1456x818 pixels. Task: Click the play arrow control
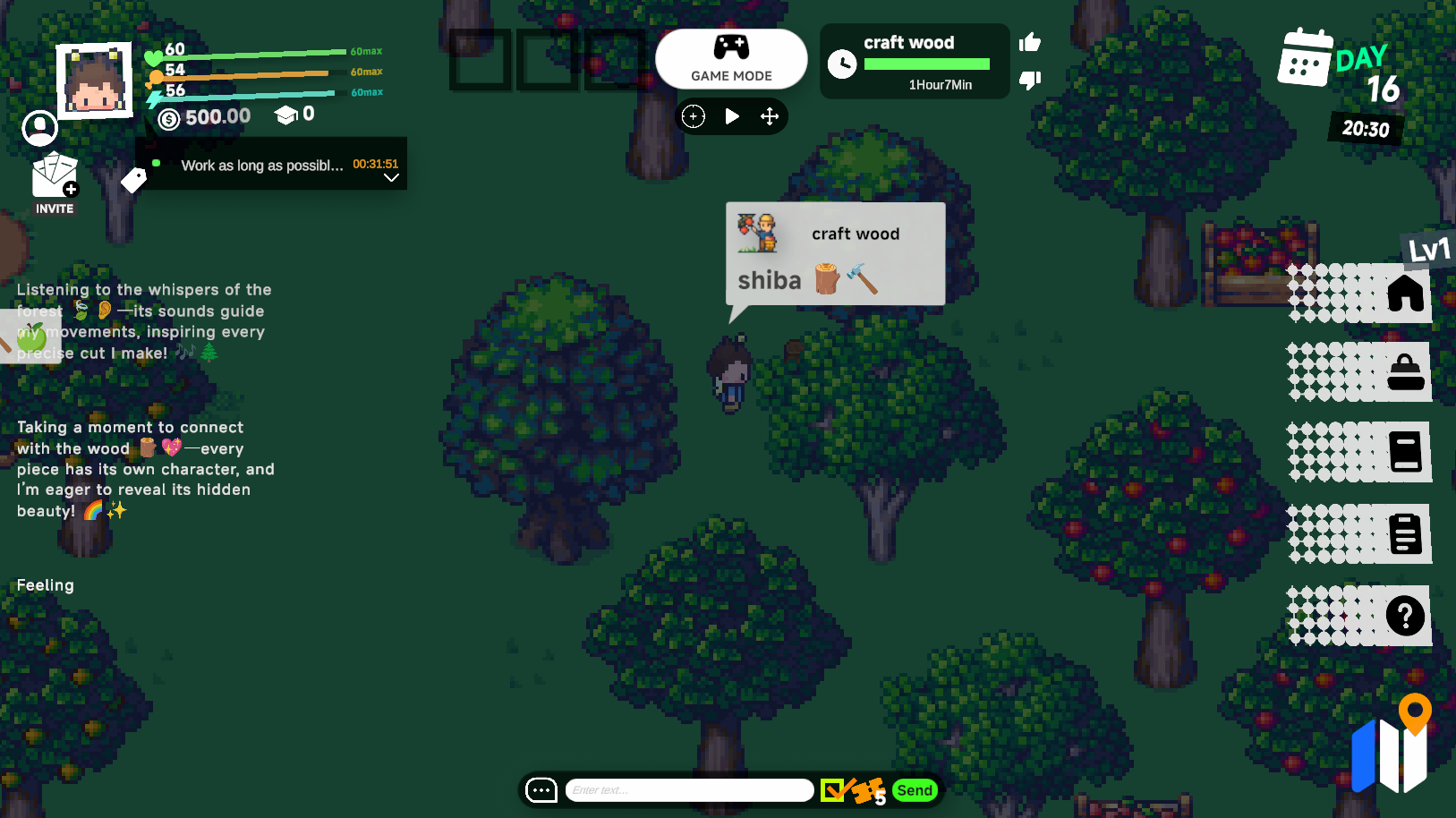pyautogui.click(x=732, y=116)
